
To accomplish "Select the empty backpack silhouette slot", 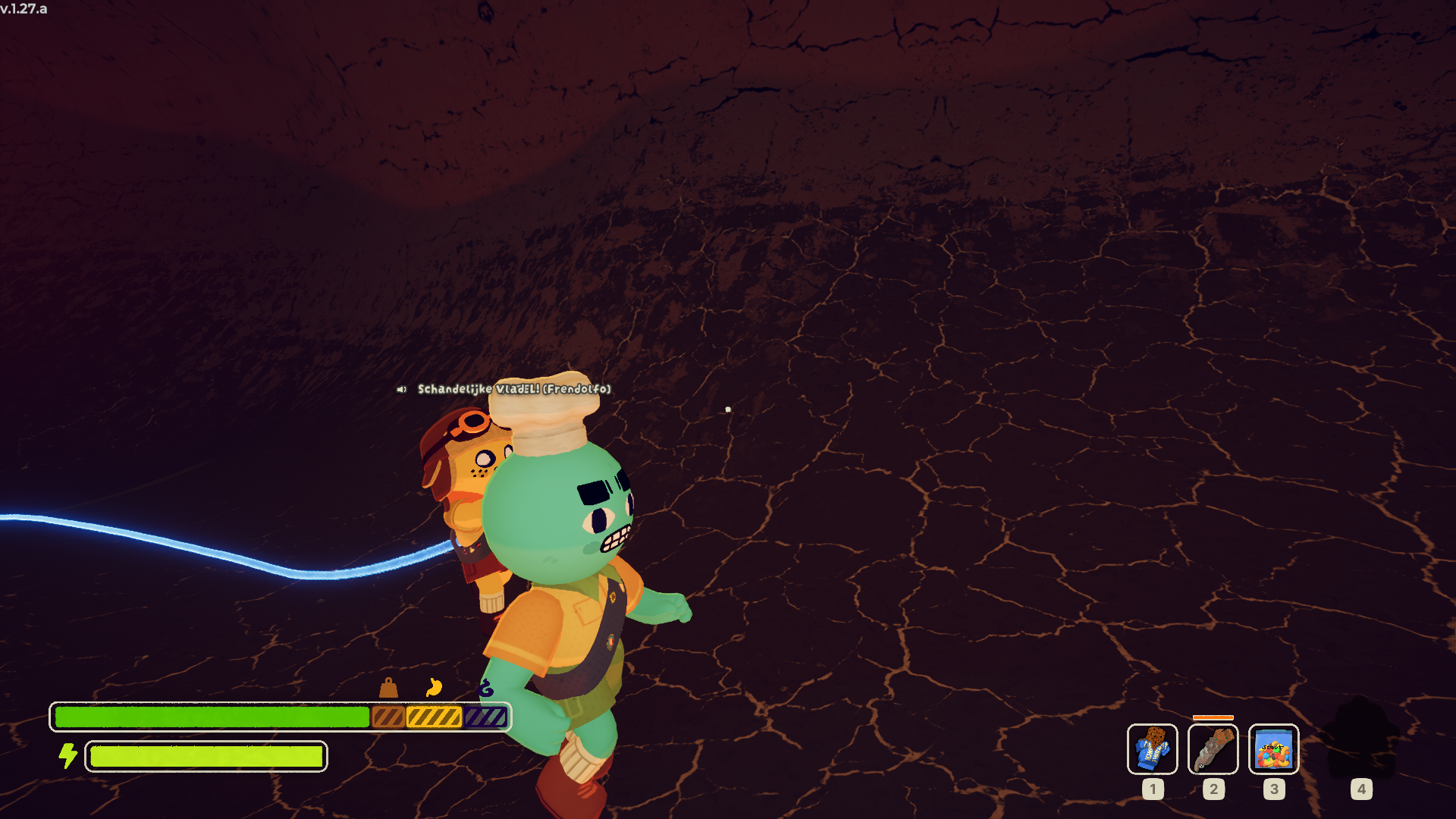I will coord(1360,739).
